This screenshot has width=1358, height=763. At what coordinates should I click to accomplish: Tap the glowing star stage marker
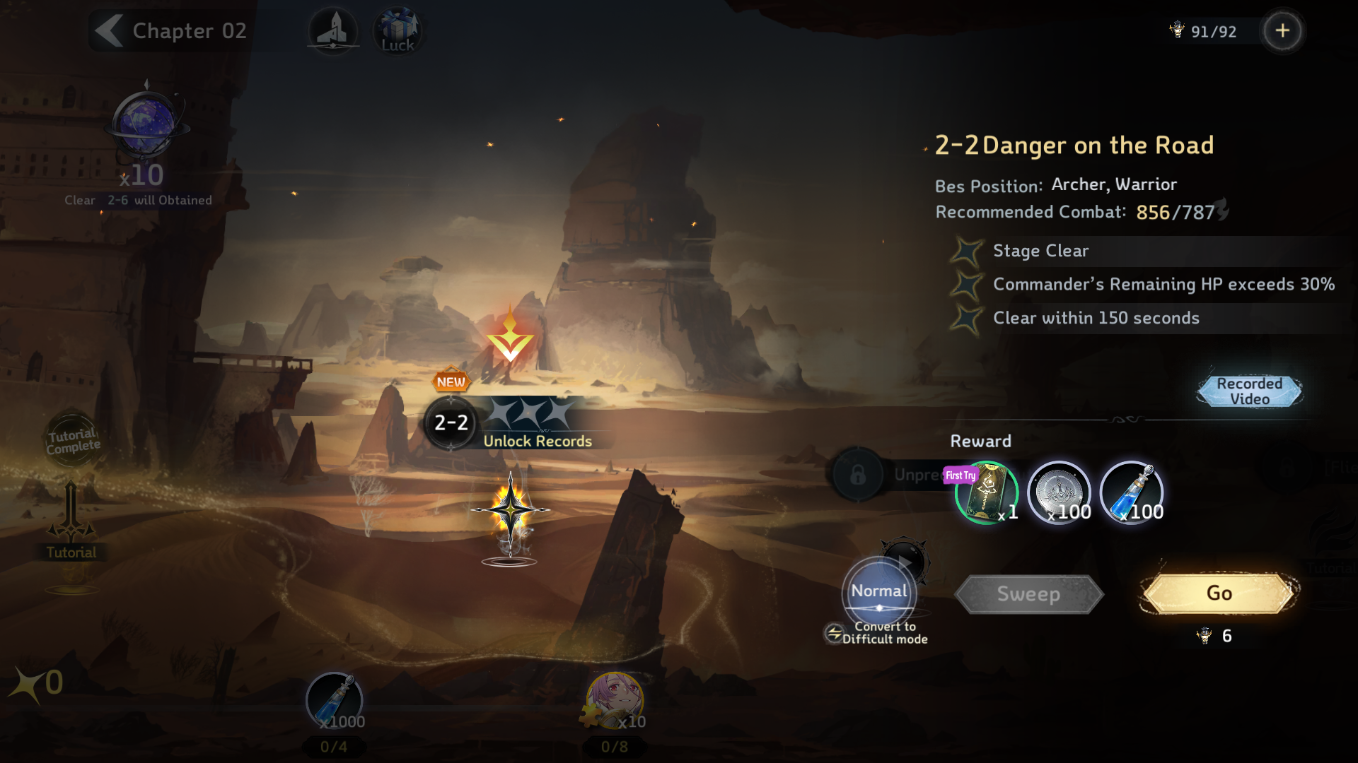point(510,511)
